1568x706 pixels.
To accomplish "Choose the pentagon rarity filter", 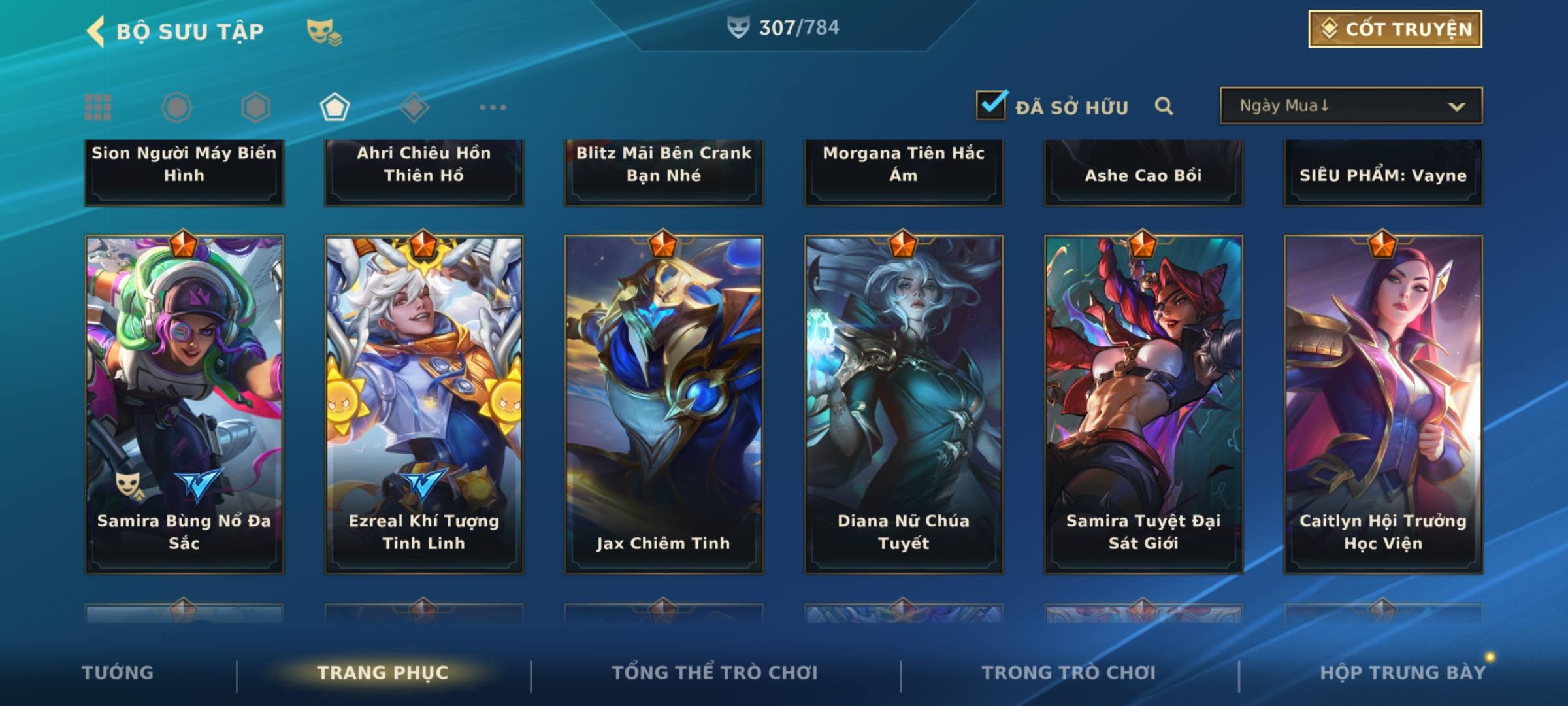I will click(335, 107).
